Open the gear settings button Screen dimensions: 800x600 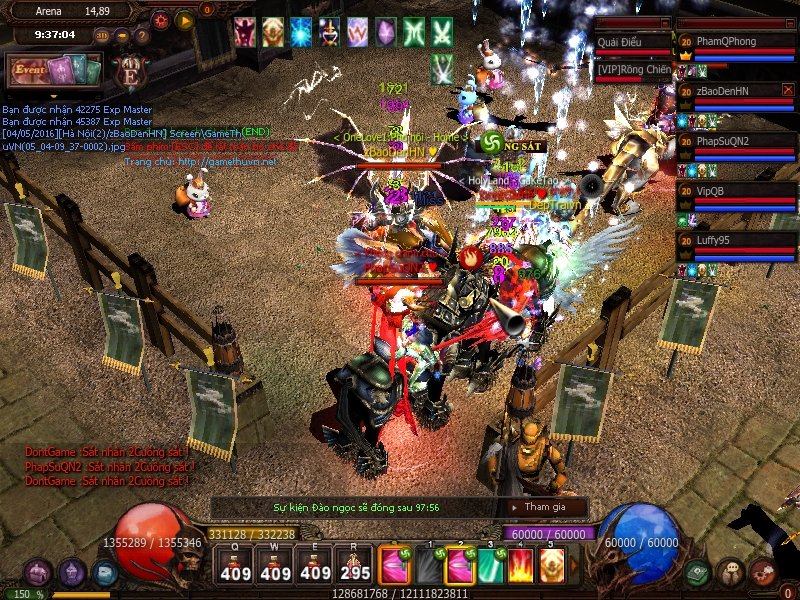coord(161,20)
